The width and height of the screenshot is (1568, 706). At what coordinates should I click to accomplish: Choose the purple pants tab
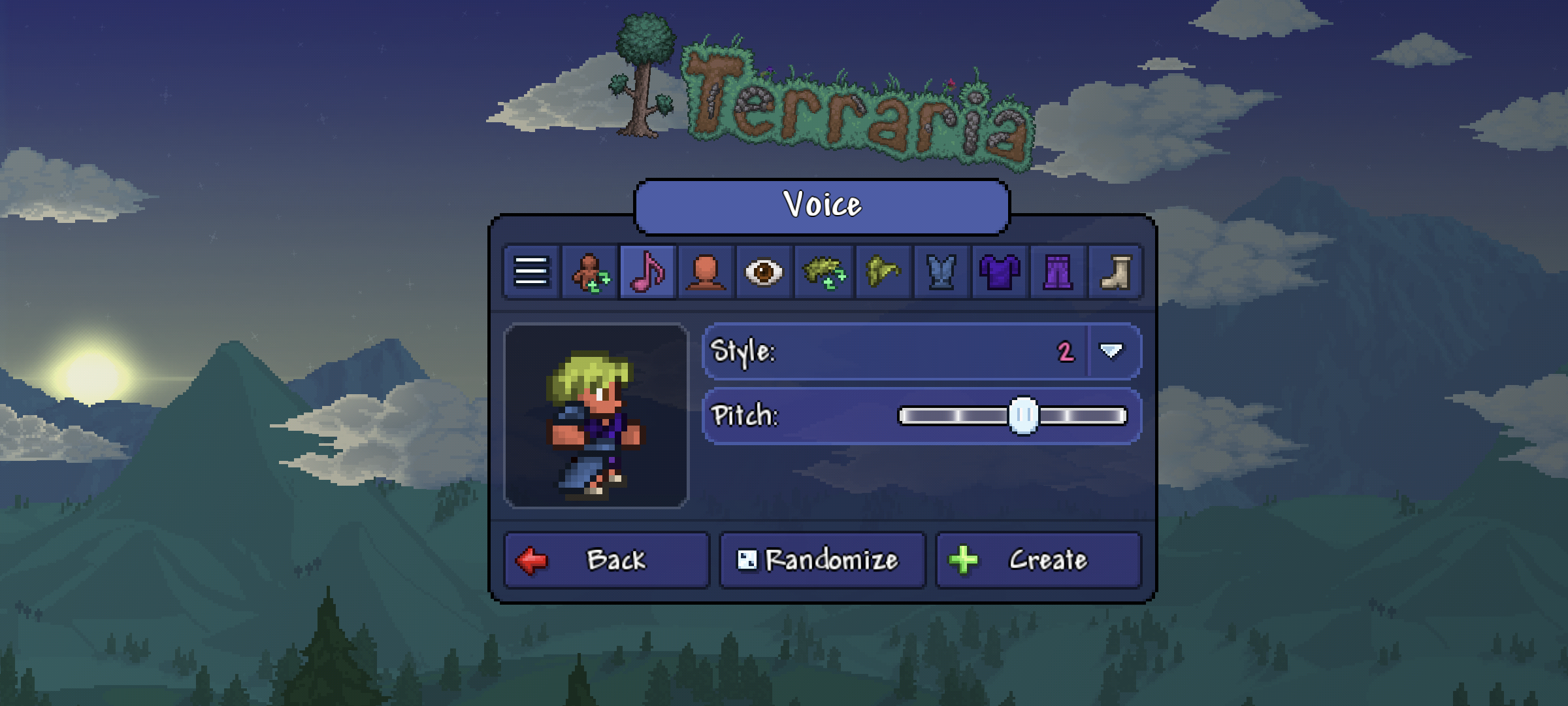pos(1058,272)
